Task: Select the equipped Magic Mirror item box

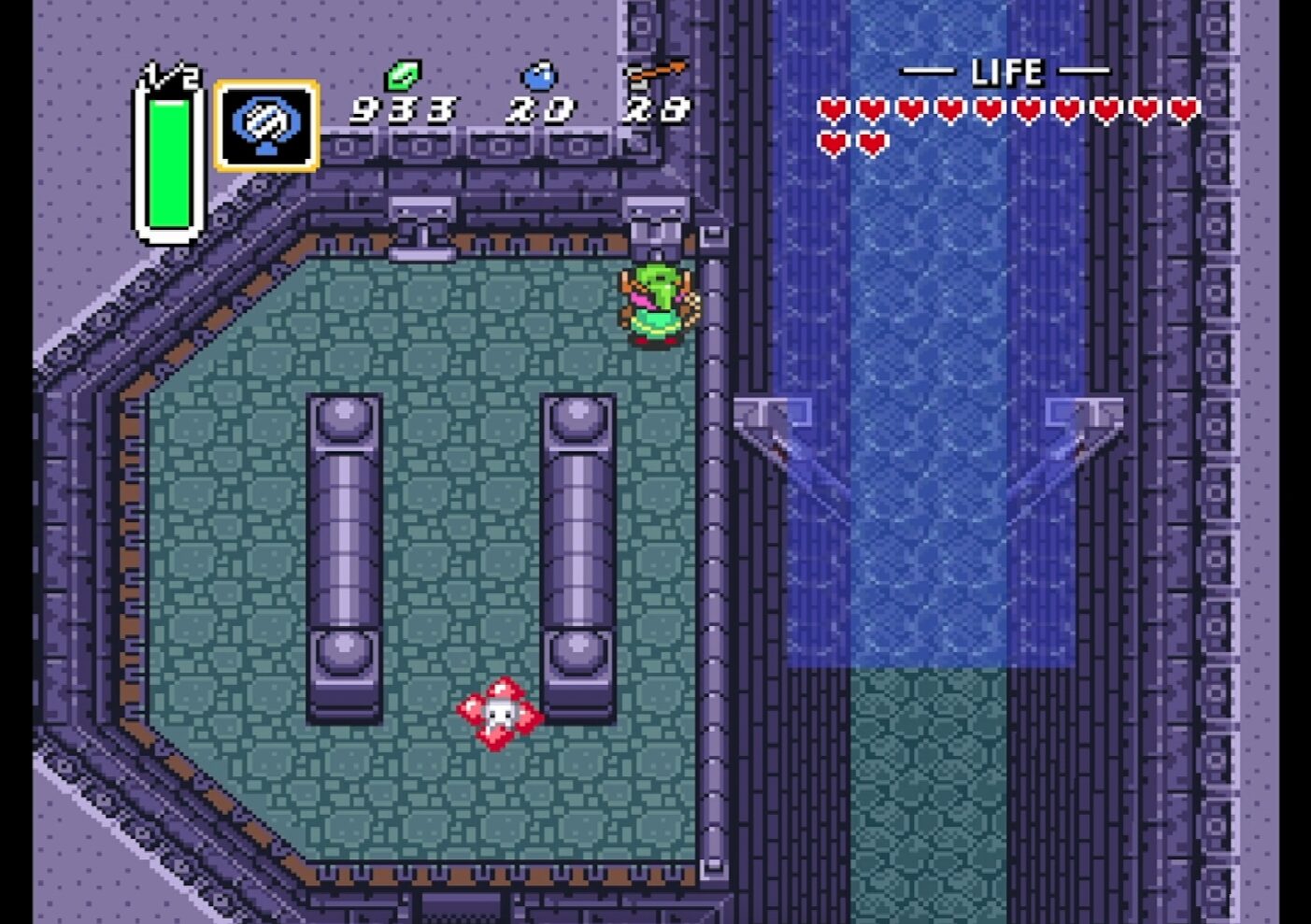Action: [x=266, y=126]
